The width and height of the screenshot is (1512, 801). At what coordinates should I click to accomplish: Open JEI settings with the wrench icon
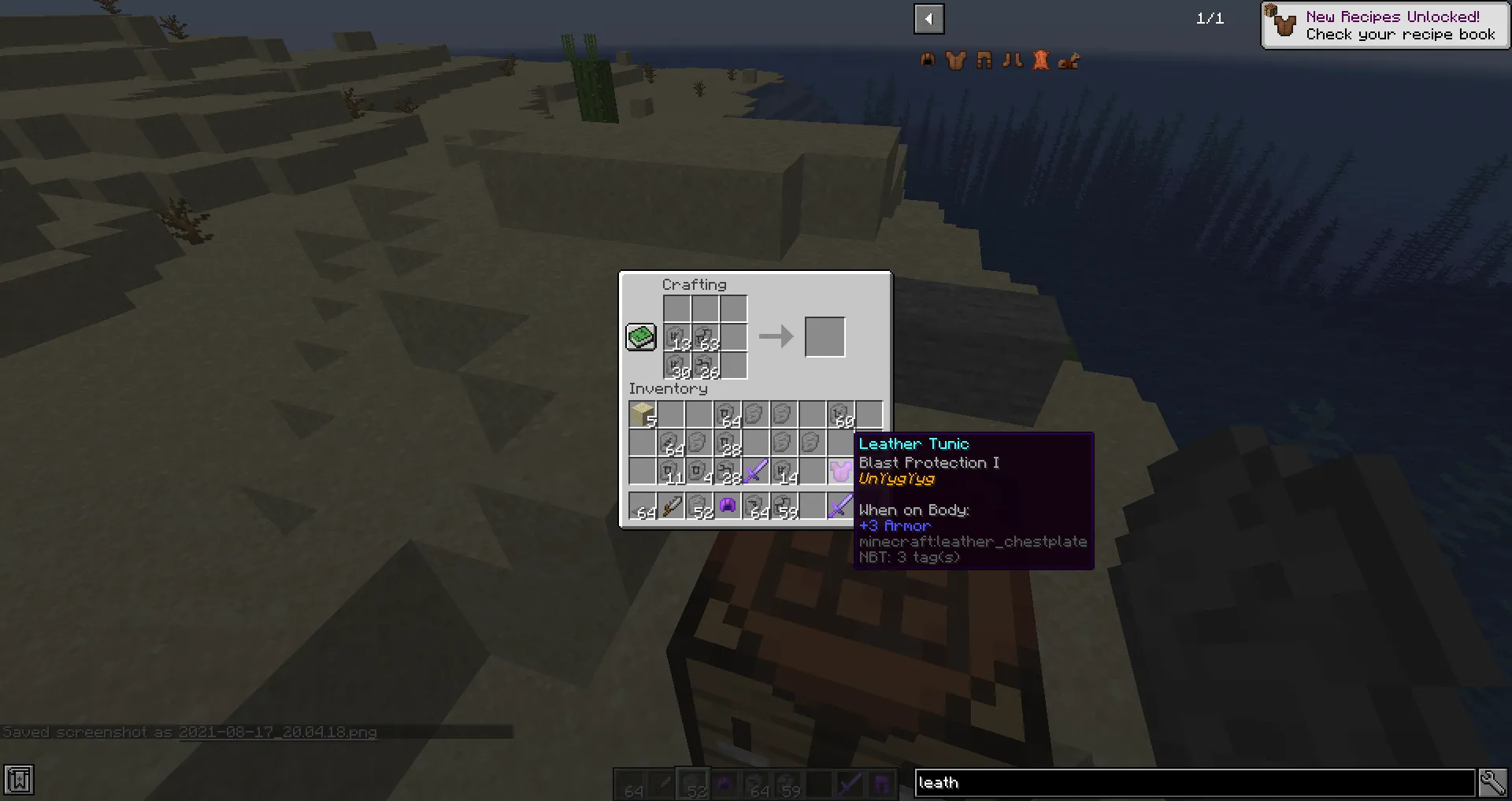click(1493, 781)
